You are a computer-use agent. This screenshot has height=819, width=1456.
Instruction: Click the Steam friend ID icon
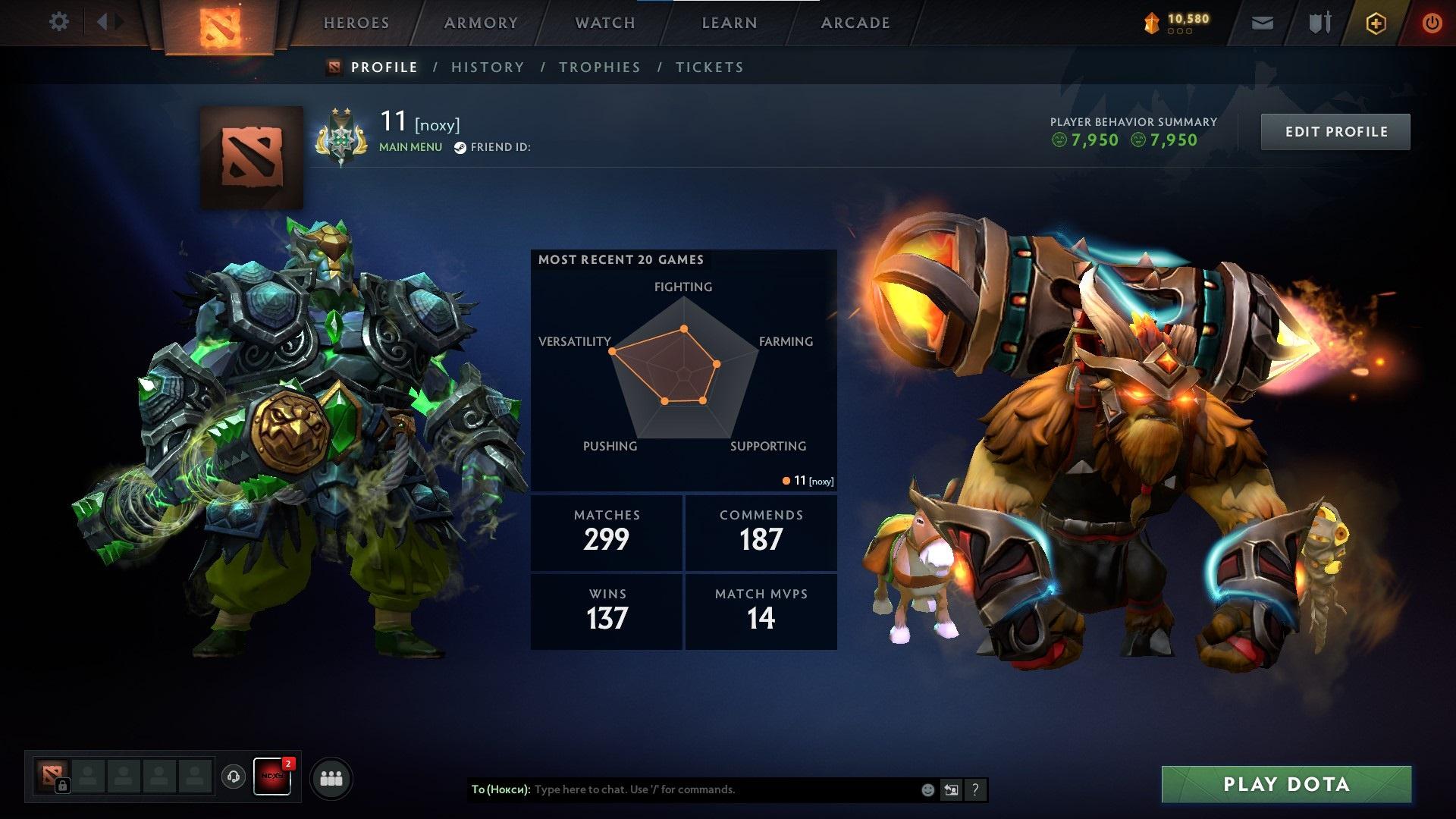459,146
